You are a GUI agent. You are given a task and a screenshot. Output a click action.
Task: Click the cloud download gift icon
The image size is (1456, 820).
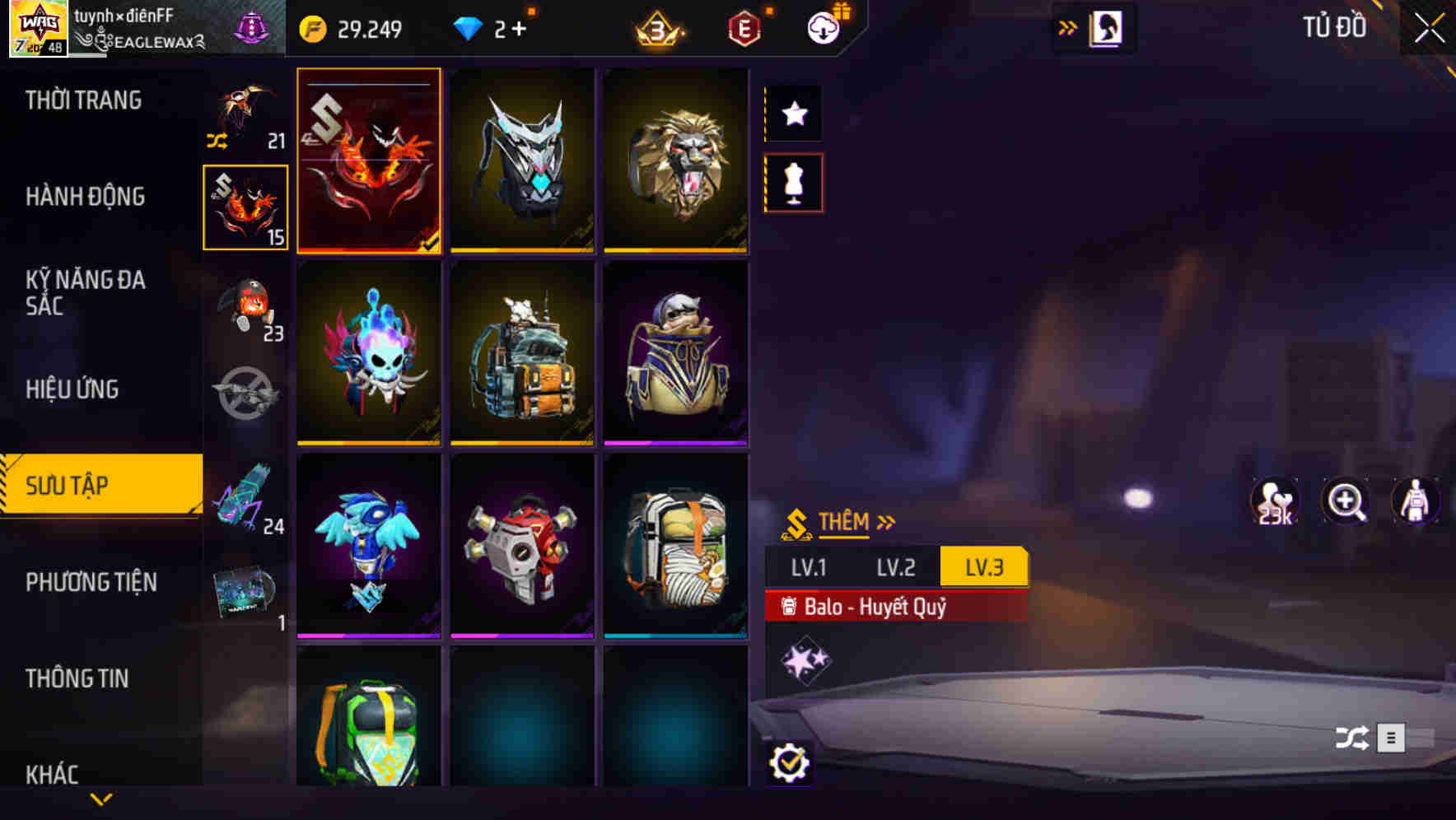pos(821,26)
